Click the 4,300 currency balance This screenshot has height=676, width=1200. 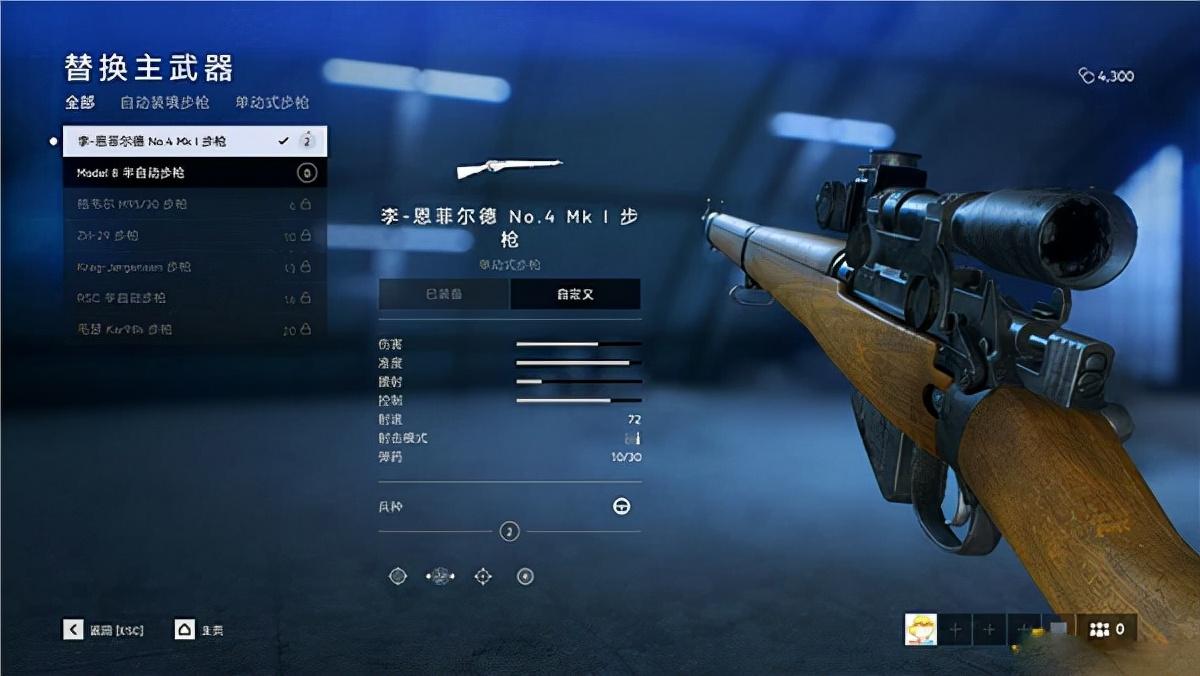1106,76
